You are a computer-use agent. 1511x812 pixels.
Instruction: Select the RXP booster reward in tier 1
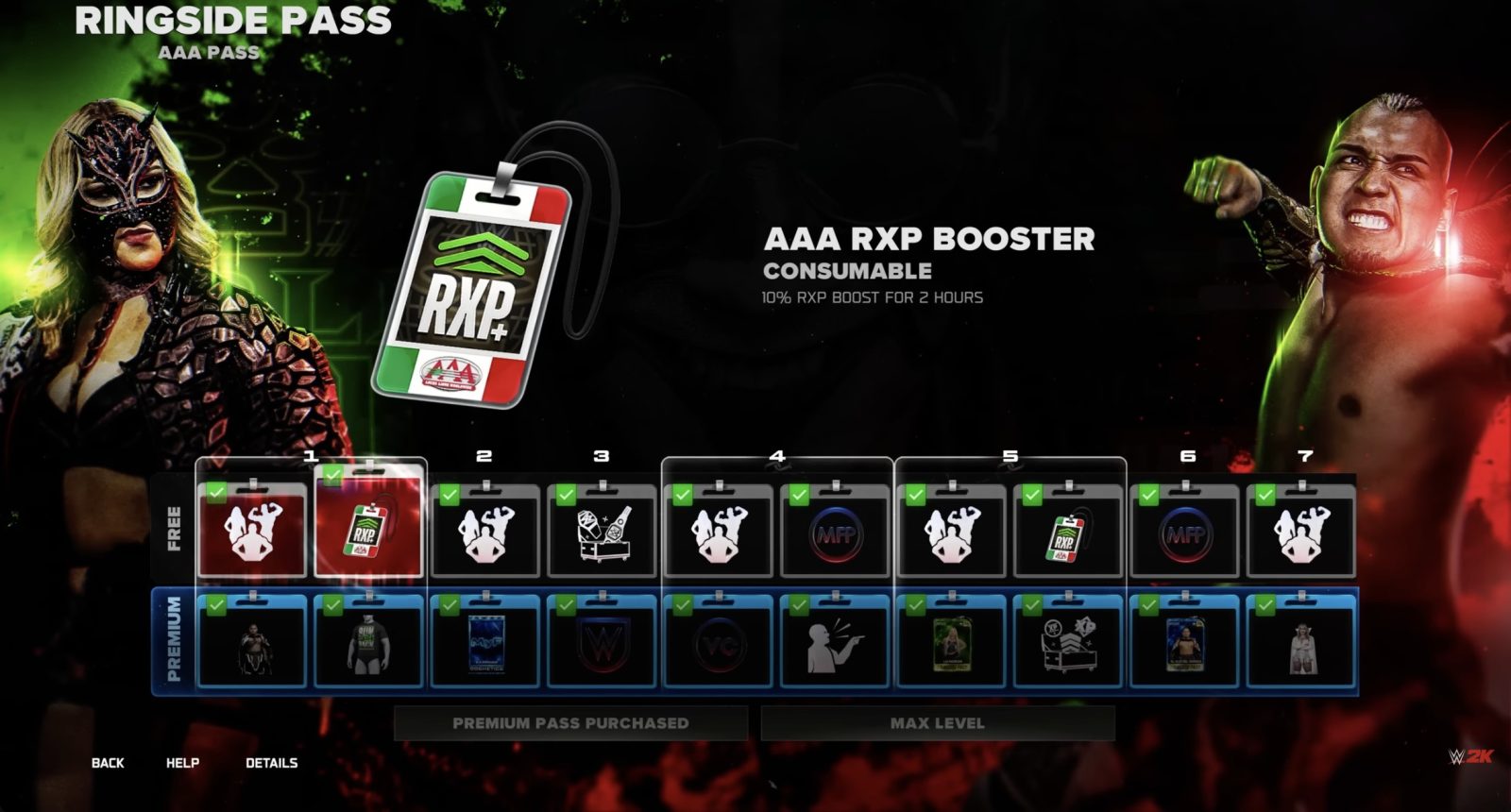pyautogui.click(x=368, y=529)
